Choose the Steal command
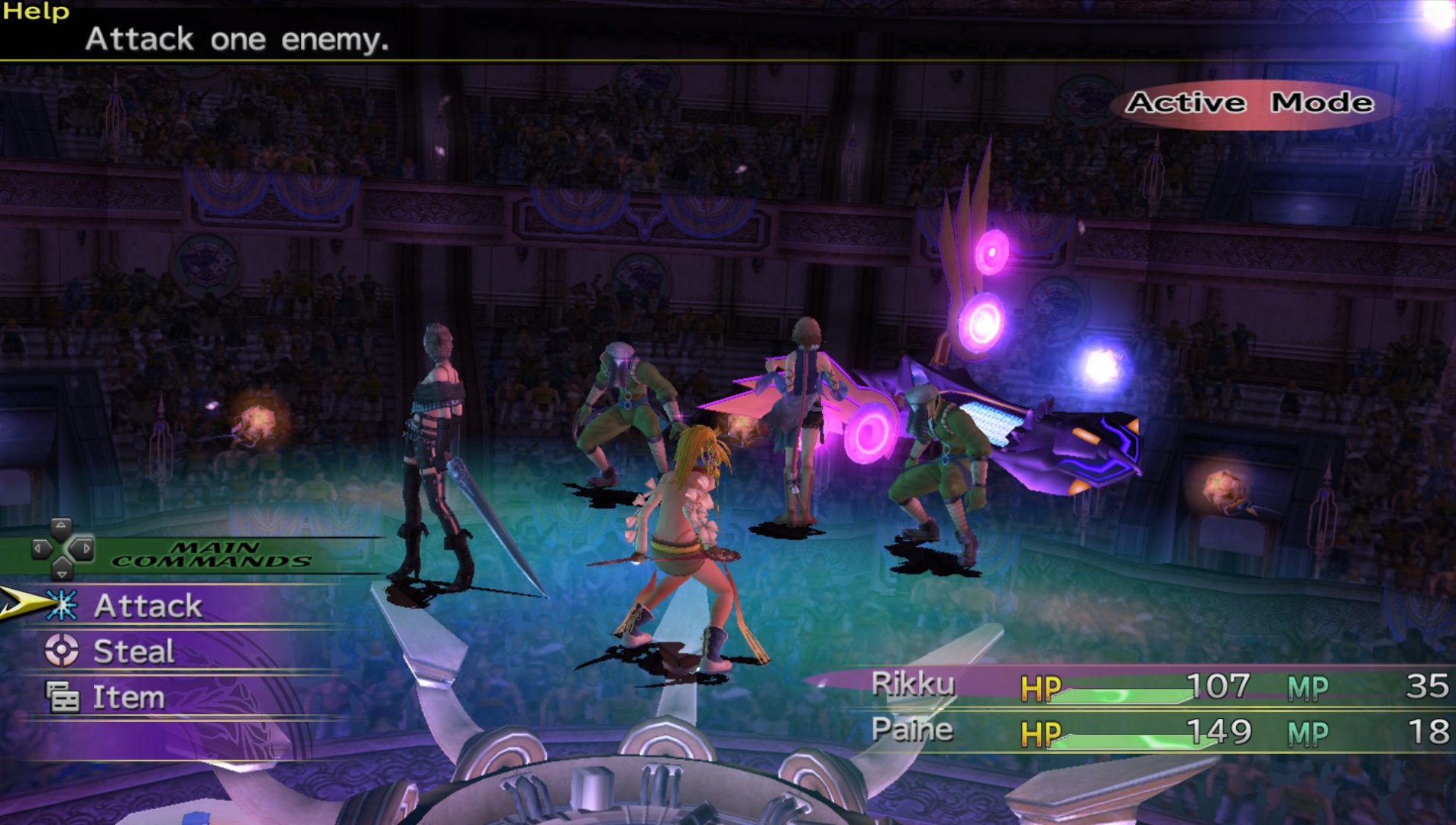Viewport: 1456px width, 825px height. point(134,652)
